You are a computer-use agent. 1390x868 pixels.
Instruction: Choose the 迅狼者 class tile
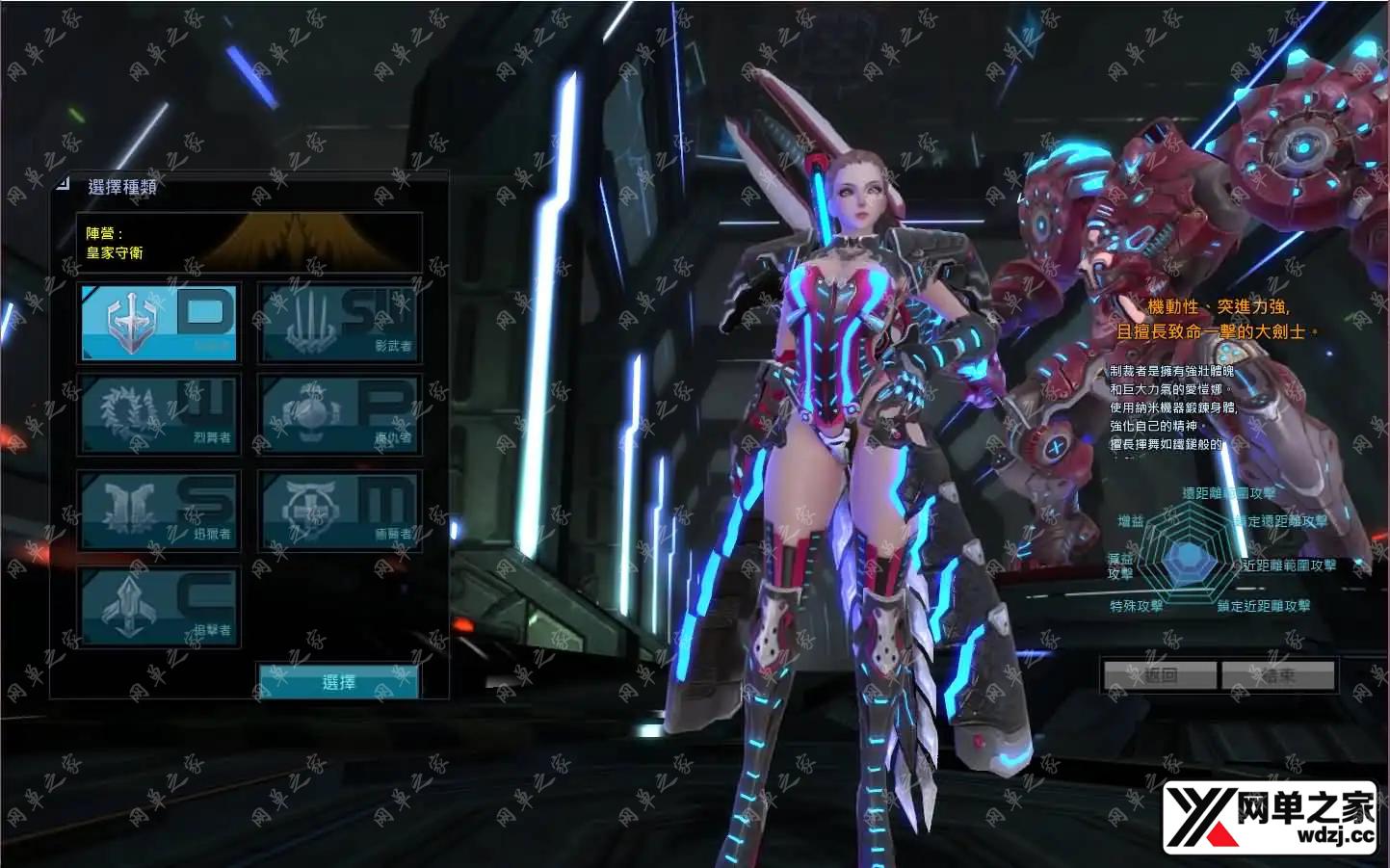159,511
